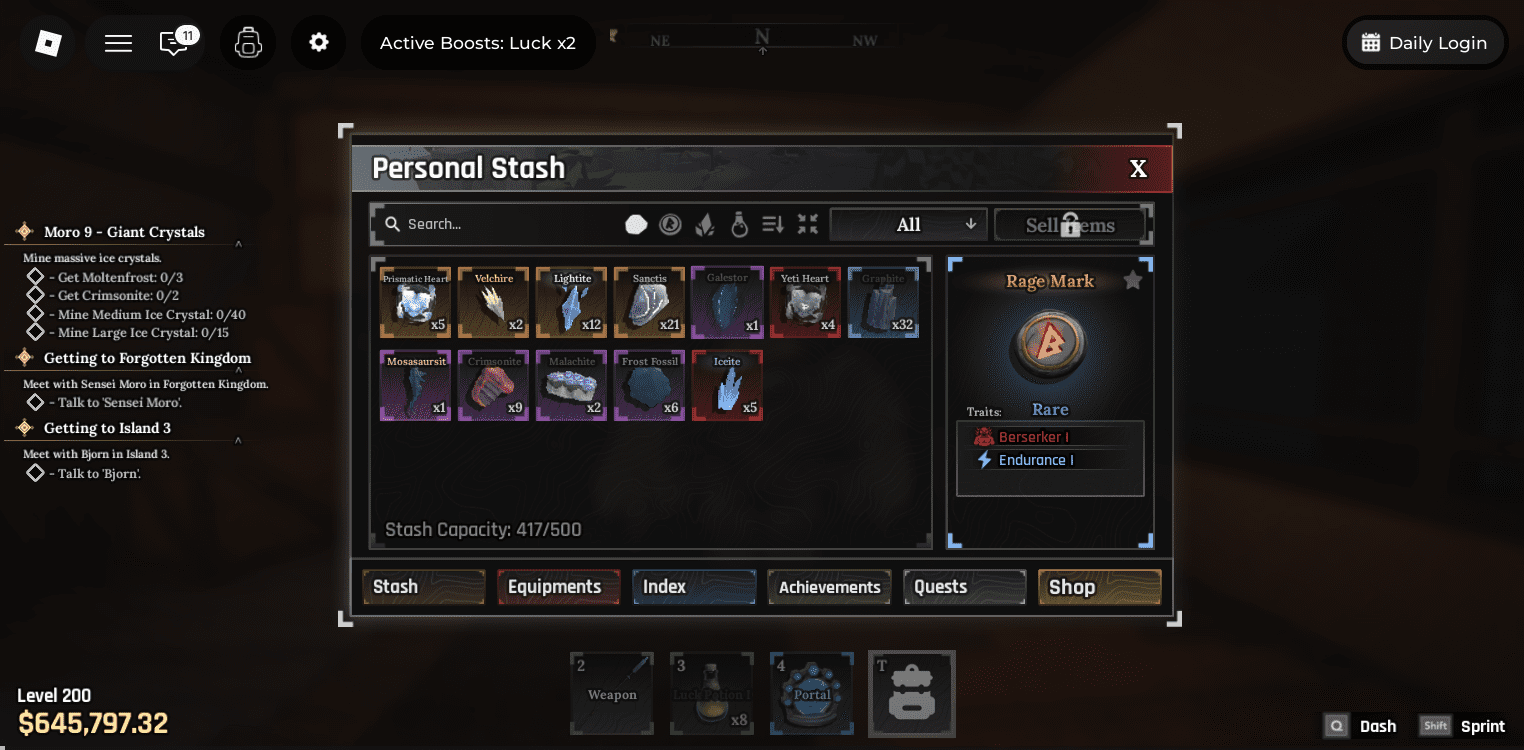
Task: Open the All category dropdown
Action: point(907,223)
